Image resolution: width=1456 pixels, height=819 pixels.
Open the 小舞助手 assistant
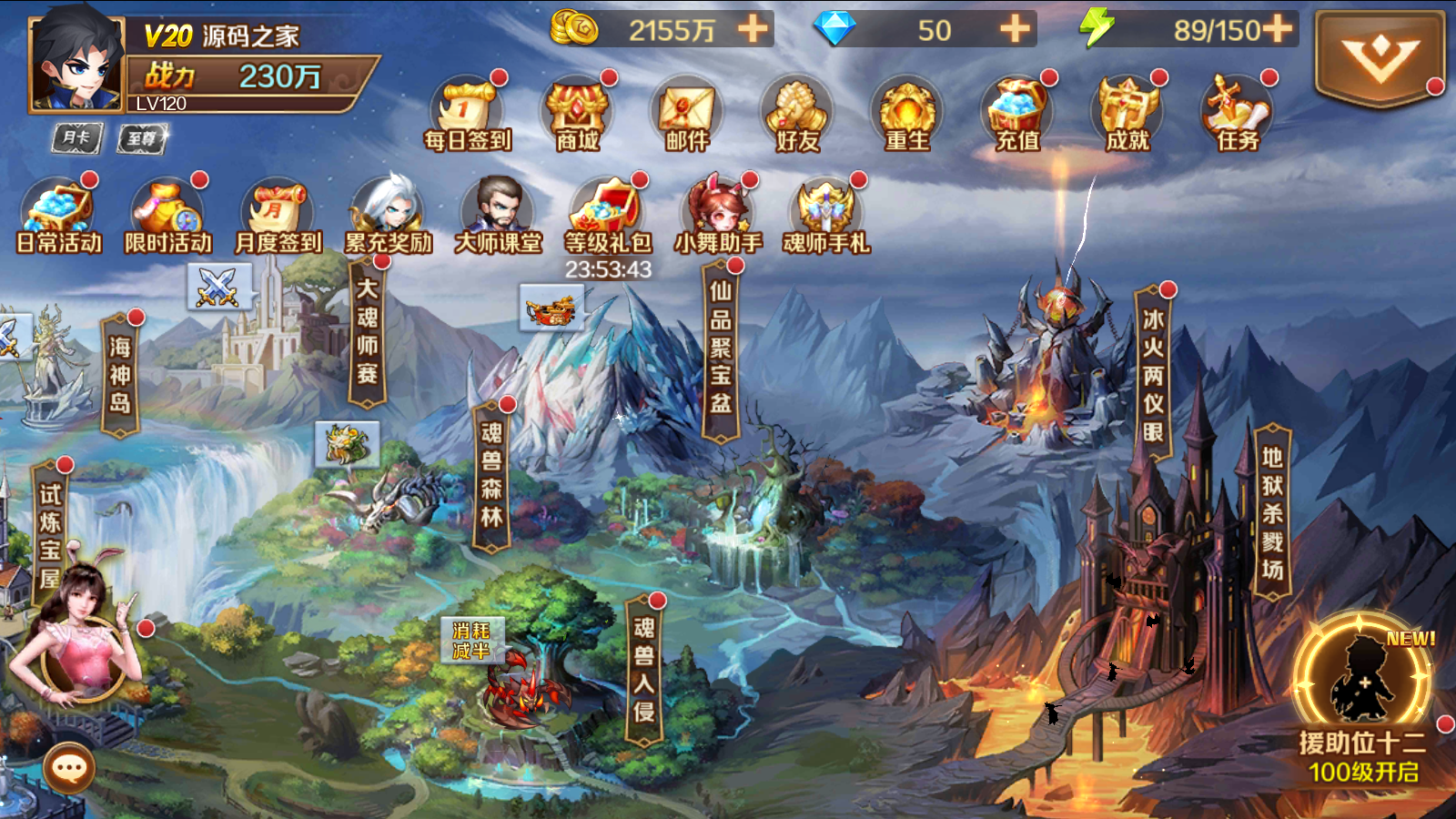718,216
